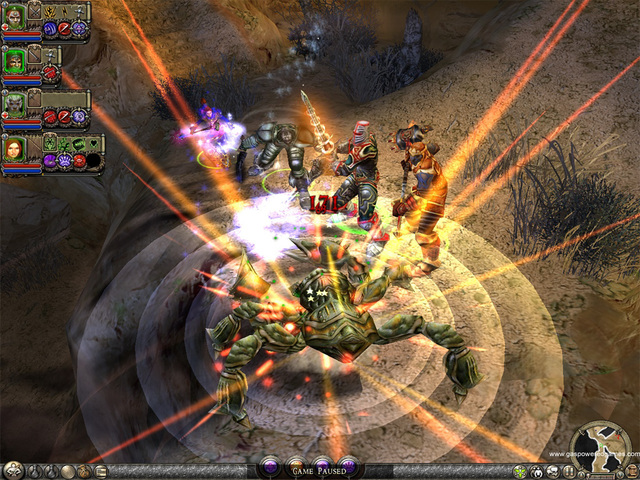The width and height of the screenshot is (640, 480).
Task: Select the red-haired woman's purple paw spell
Action: coord(65,160)
